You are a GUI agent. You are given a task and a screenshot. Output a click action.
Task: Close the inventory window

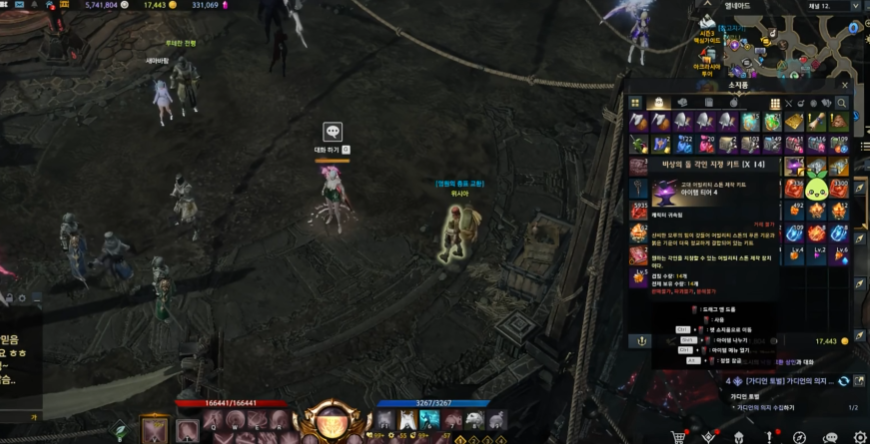(845, 86)
